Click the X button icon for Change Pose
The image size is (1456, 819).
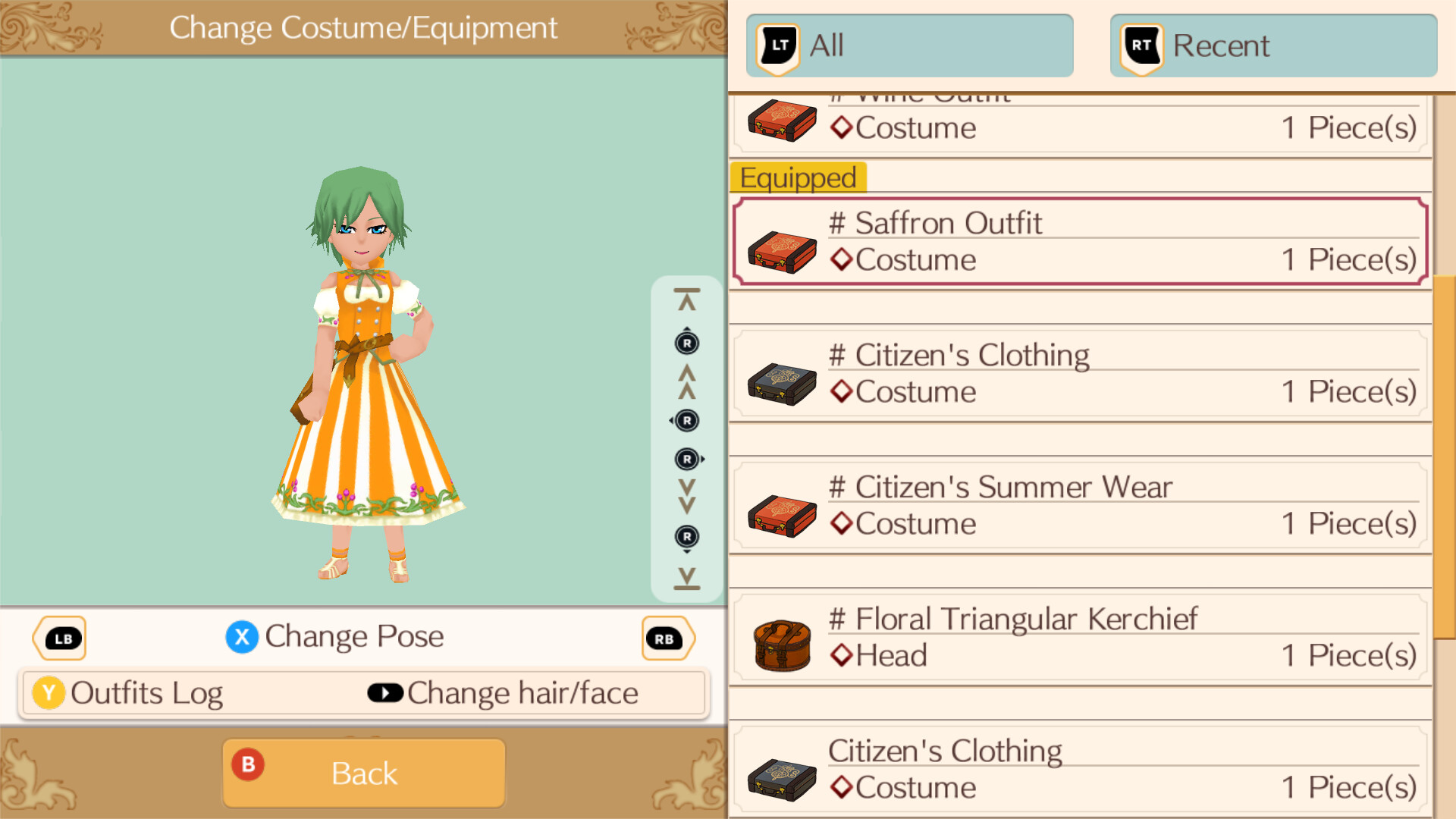[x=242, y=637]
